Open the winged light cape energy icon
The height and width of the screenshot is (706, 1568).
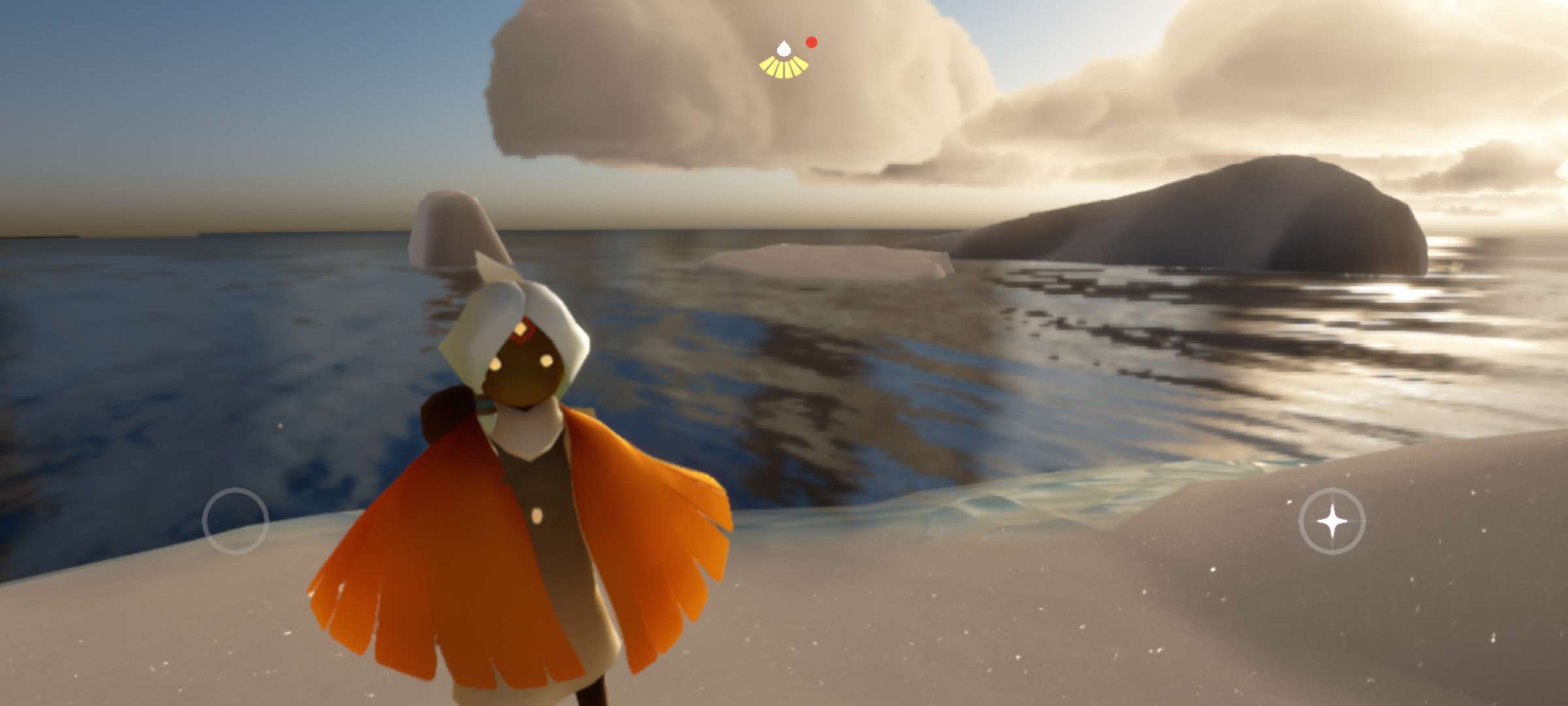click(784, 61)
